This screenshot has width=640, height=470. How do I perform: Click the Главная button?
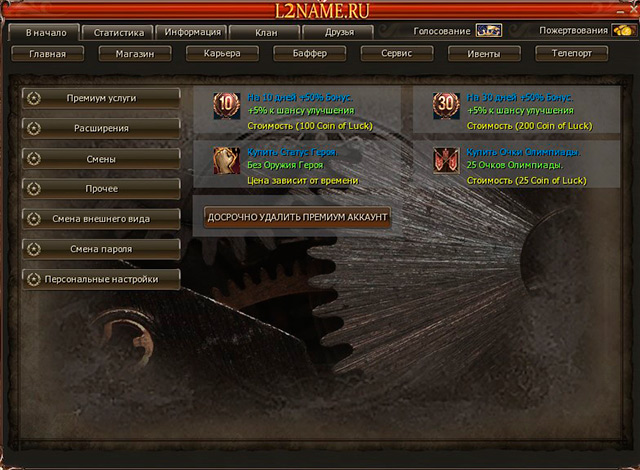(48, 54)
